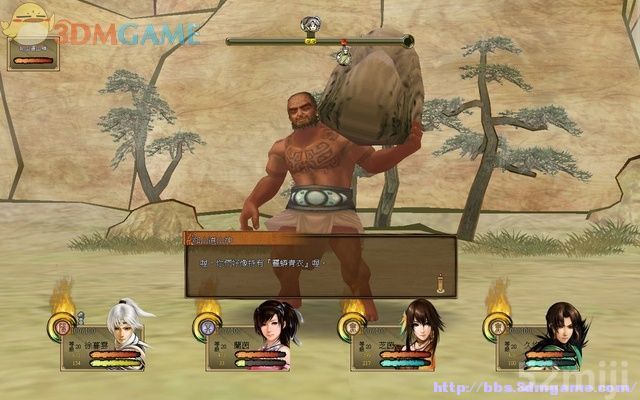Viewport: 640px width, 400px height.
Task: Open the bbs.3dmgame.com watermark link
Action: point(518,387)
